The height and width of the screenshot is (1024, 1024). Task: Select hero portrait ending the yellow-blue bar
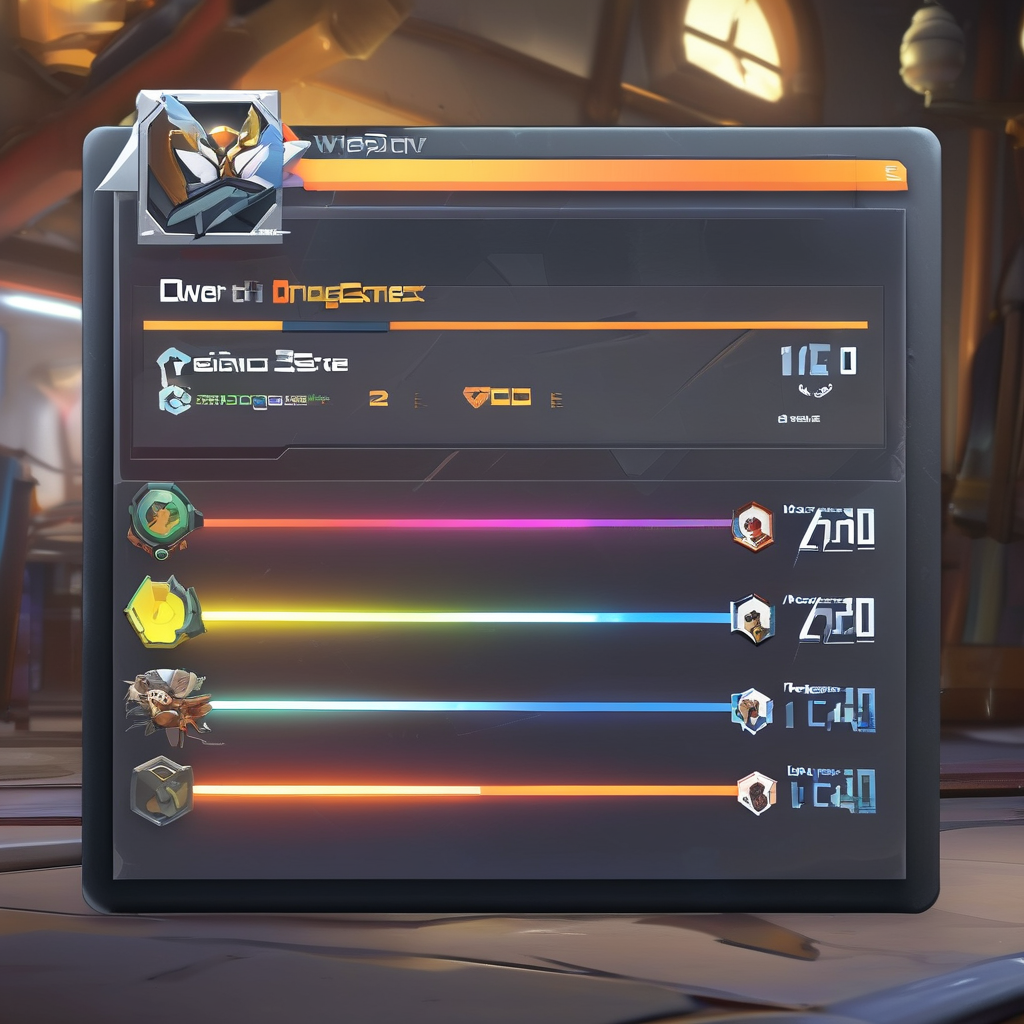tap(752, 619)
